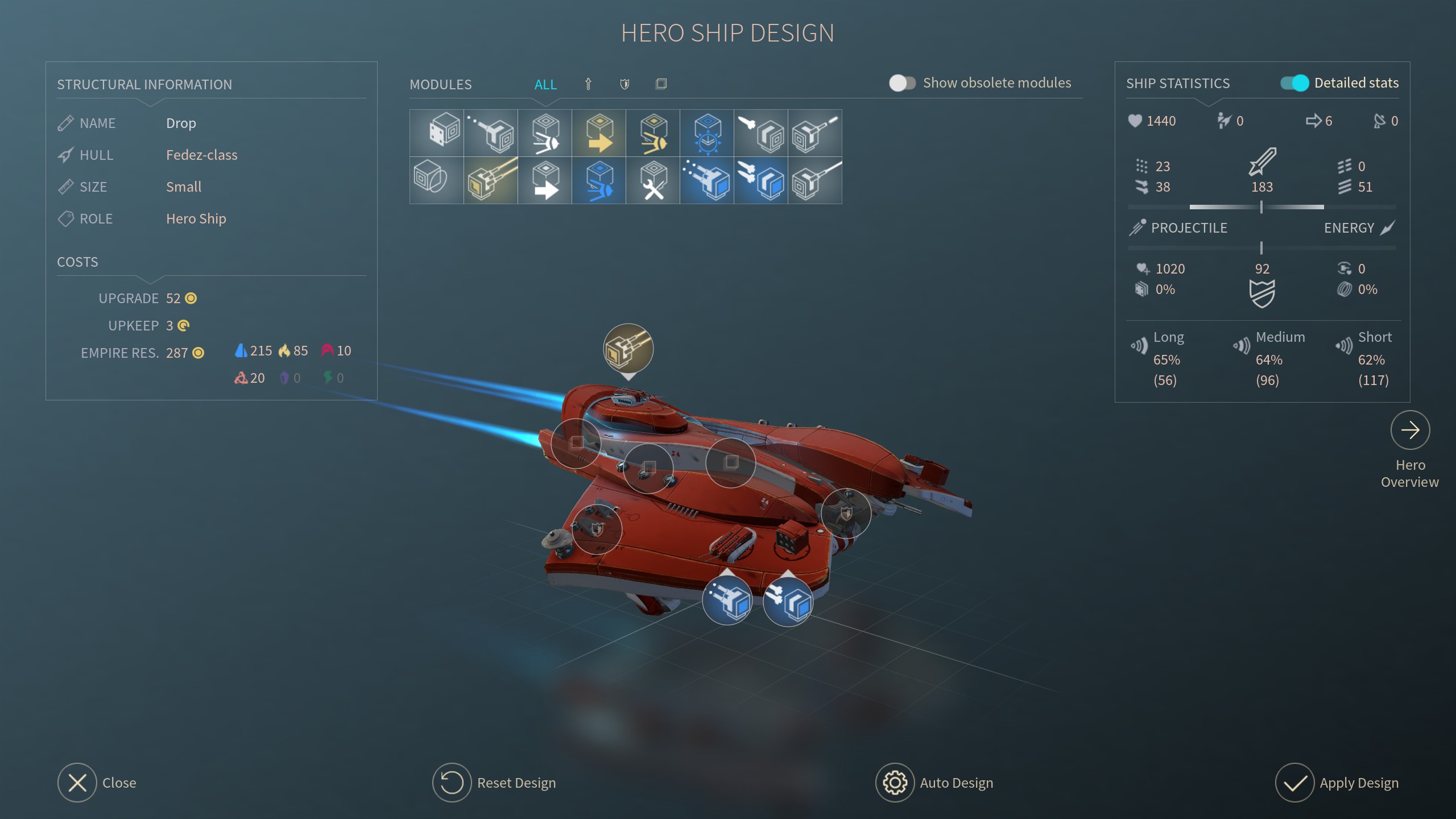Screen dimensions: 1456x819
Task: Turn off Detailed stats toggle
Action: (1294, 83)
